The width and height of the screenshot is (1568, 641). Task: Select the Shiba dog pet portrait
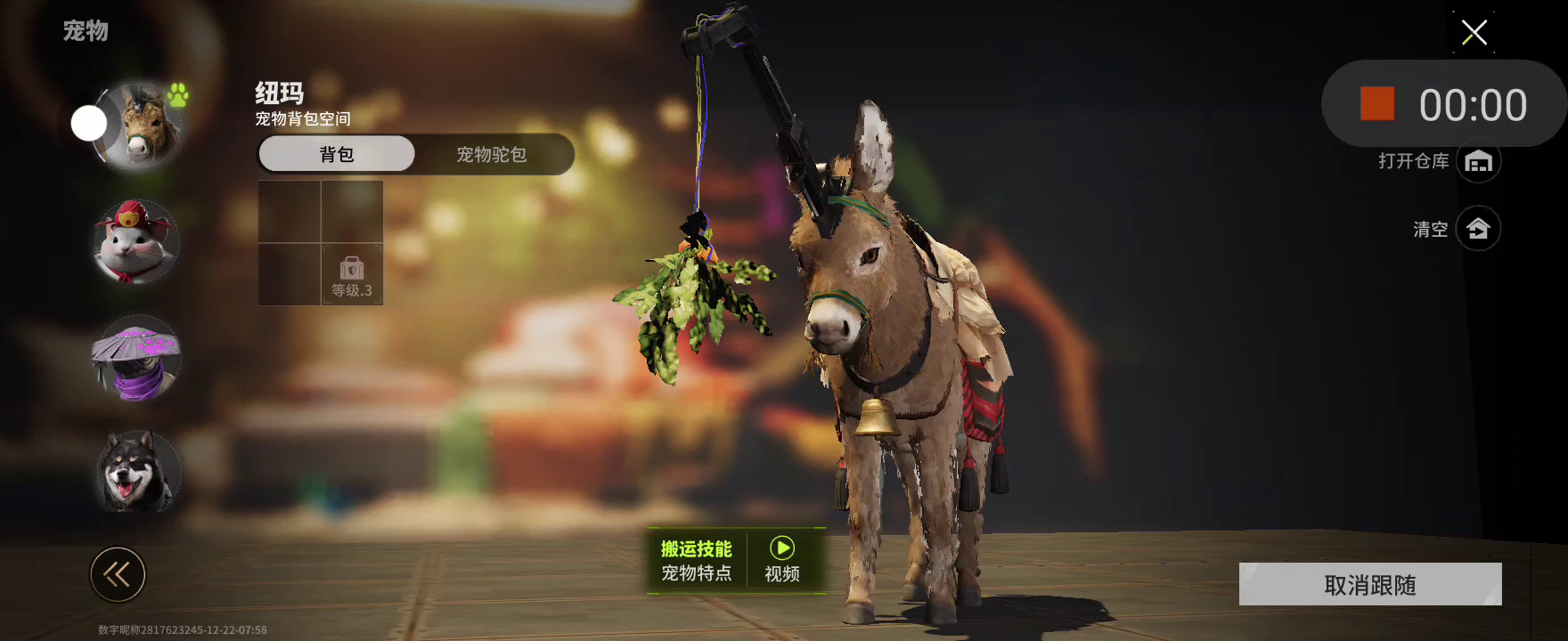click(136, 472)
